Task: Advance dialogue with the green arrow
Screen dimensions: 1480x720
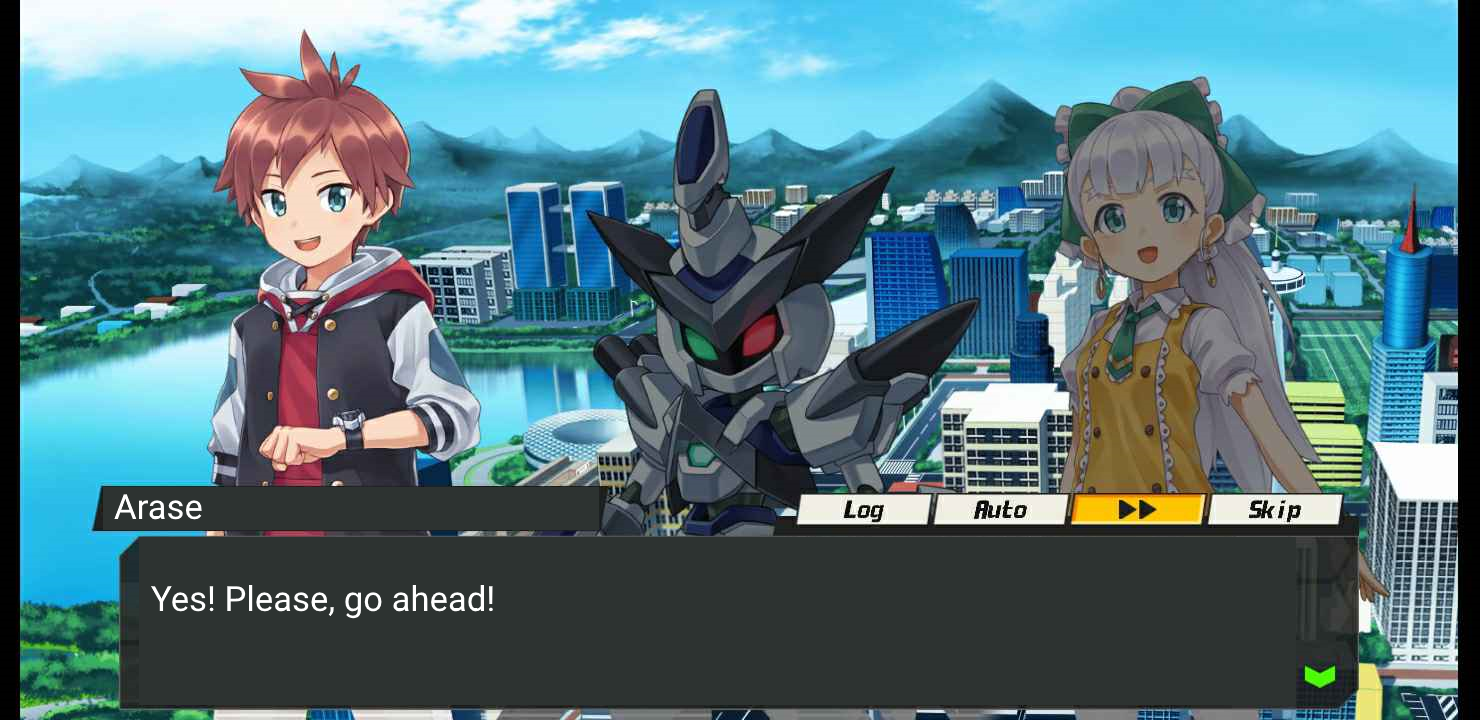Action: point(1320,677)
